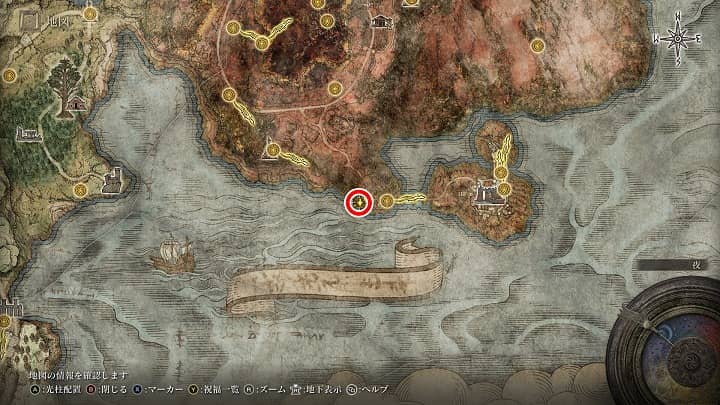Select the lone grace marker on the northeast plateau
This screenshot has width=720, height=405.
pyautogui.click(x=538, y=45)
